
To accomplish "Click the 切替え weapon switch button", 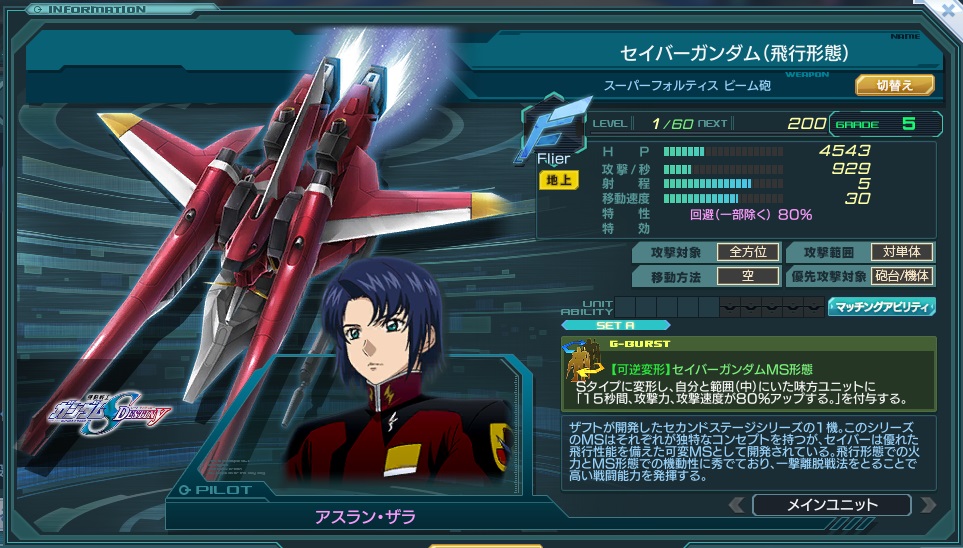I will coord(894,85).
